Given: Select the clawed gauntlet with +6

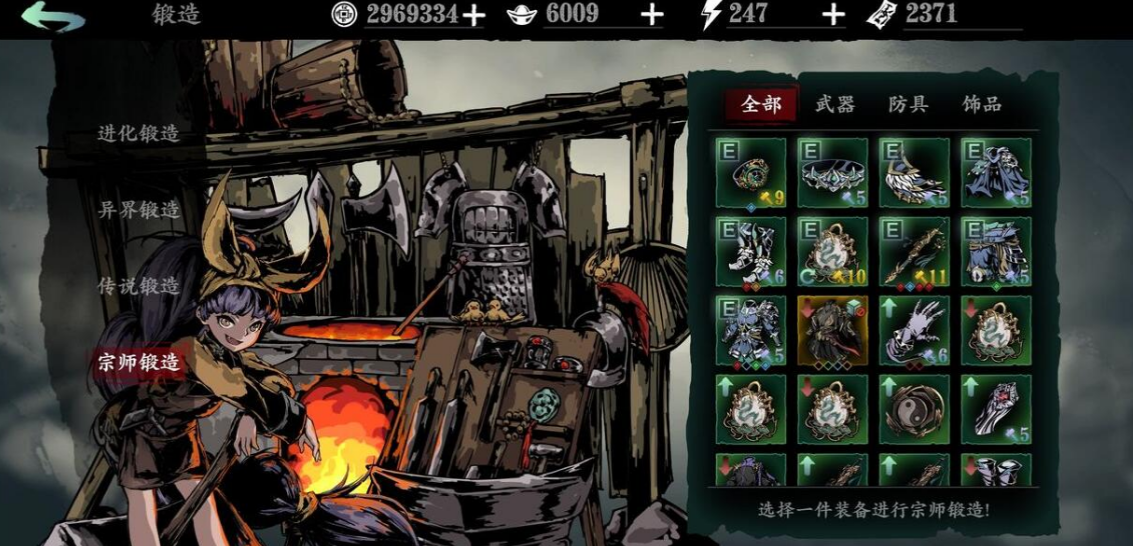Looking at the screenshot, I should (x=914, y=330).
